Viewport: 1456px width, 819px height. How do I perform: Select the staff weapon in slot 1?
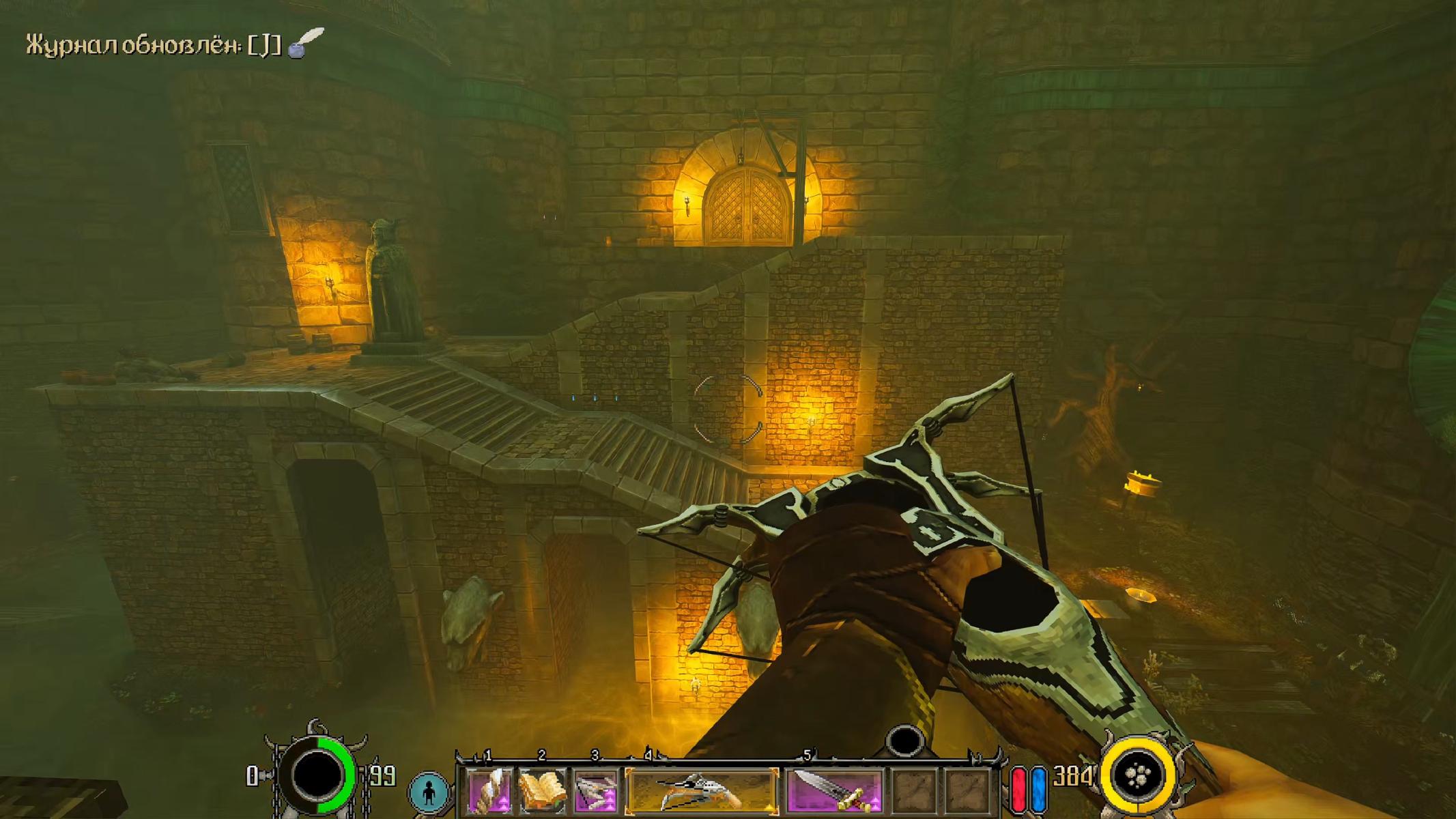489,791
